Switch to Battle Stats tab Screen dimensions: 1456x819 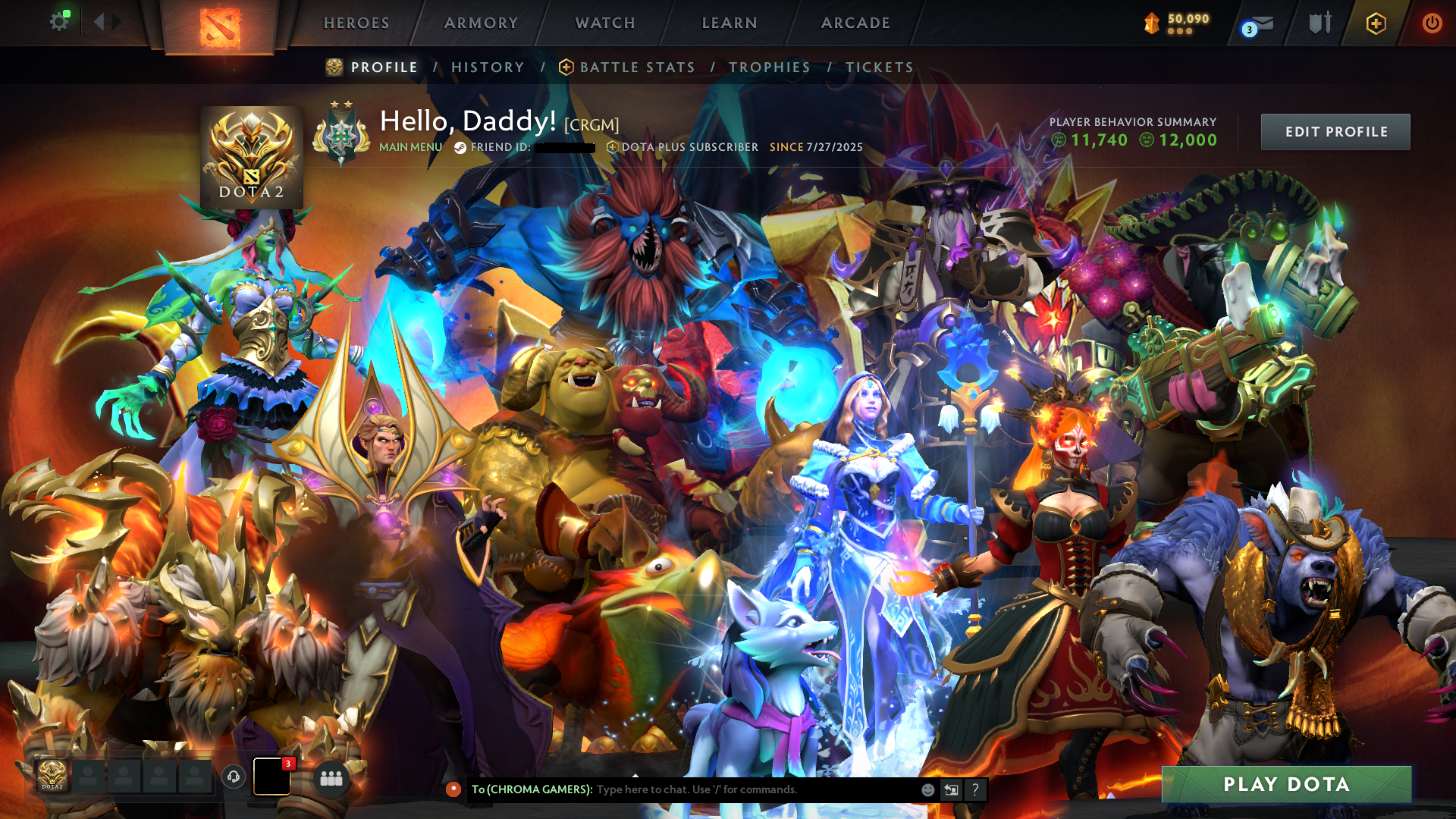pos(637,67)
